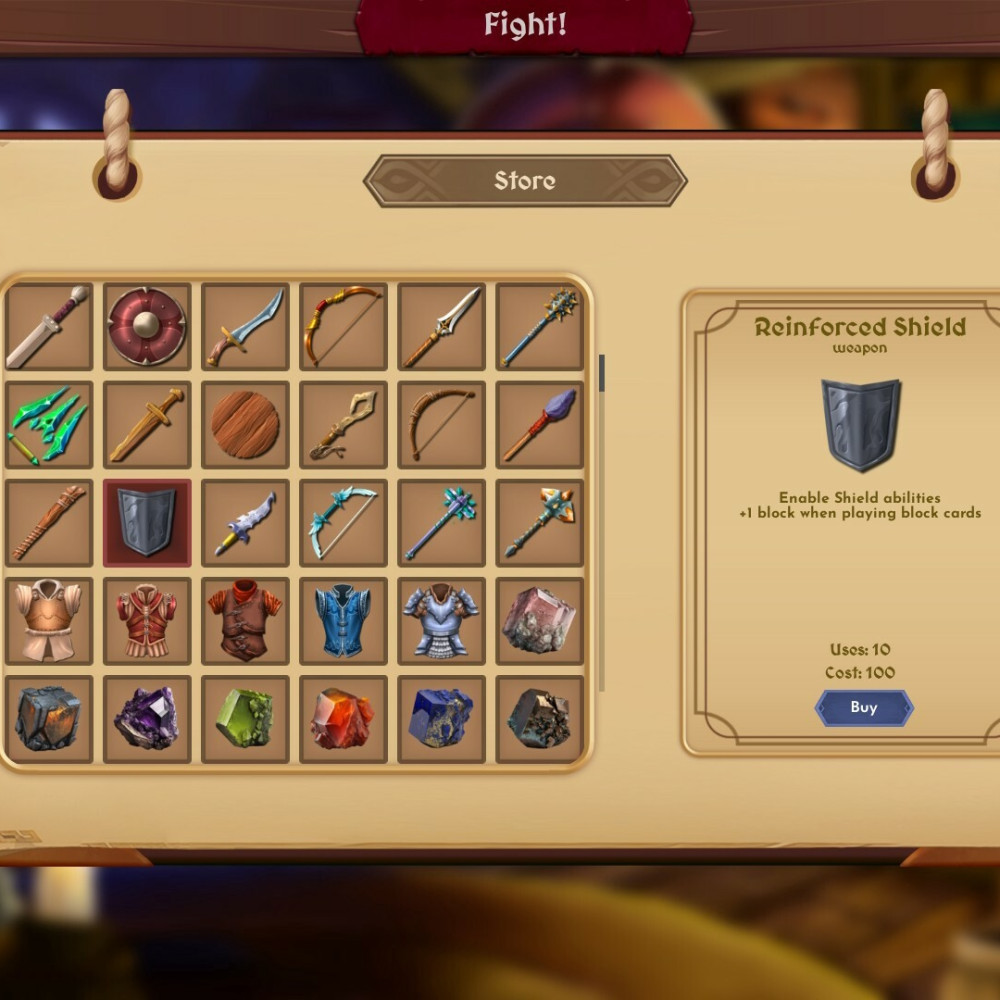Screen dimensions: 1000x1000
Task: Pick the spiked mace in the top row
Action: (x=540, y=326)
